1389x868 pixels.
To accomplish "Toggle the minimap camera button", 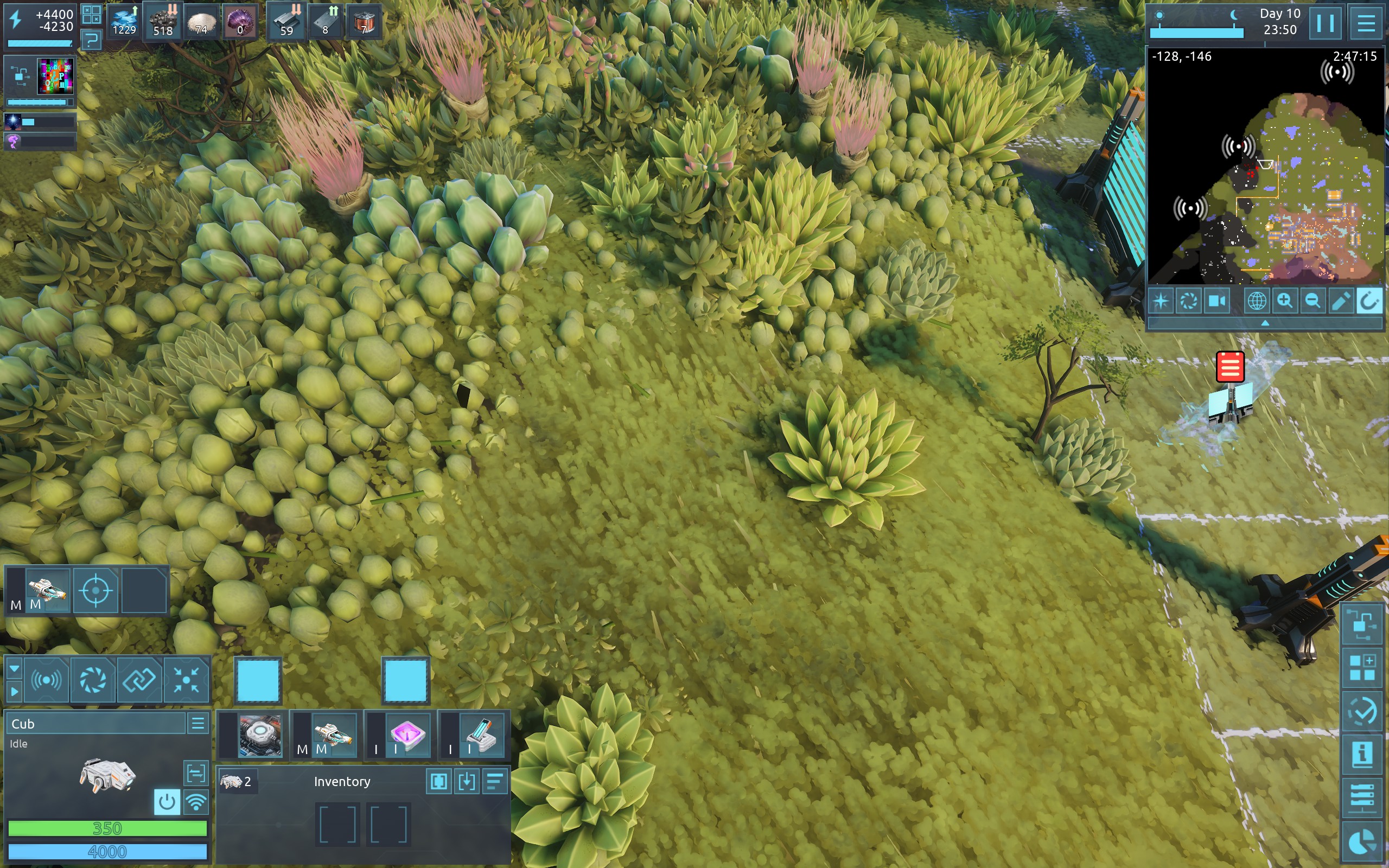I will 1216,301.
